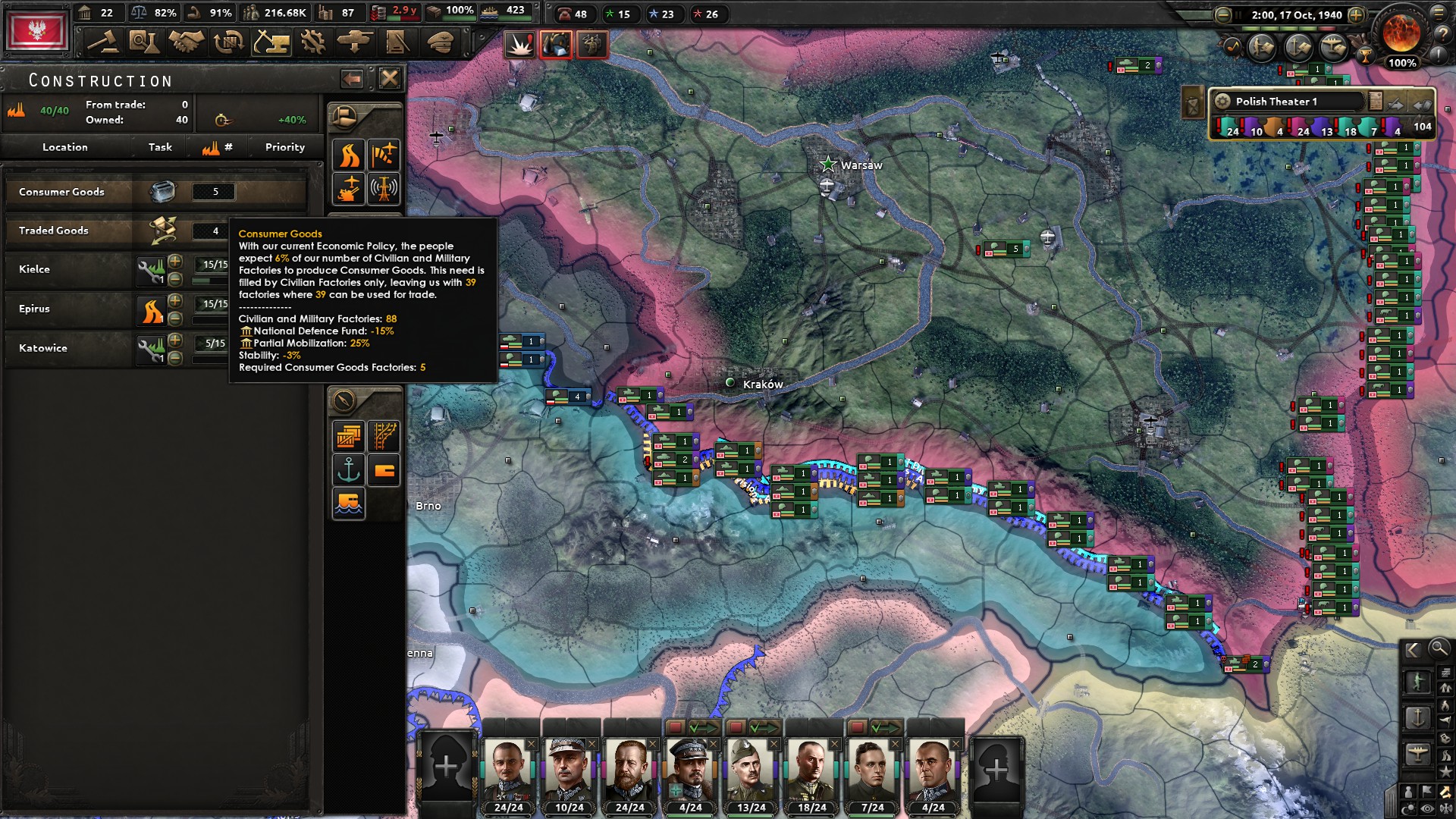The width and height of the screenshot is (1456, 819).
Task: Expand theater details via the paper icon
Action: [x=1375, y=101]
